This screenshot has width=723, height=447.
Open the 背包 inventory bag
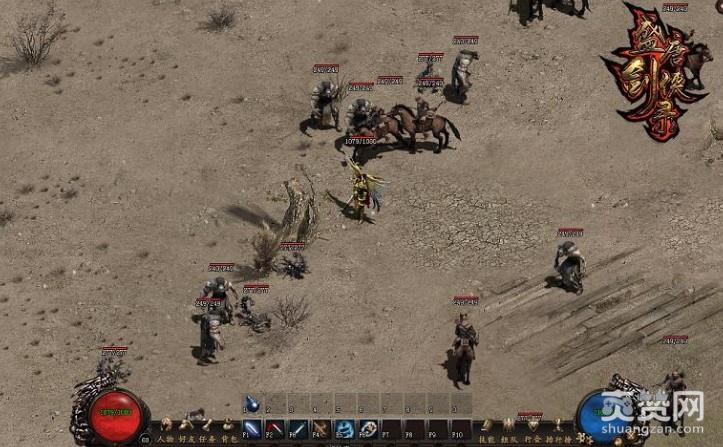(x=229, y=437)
